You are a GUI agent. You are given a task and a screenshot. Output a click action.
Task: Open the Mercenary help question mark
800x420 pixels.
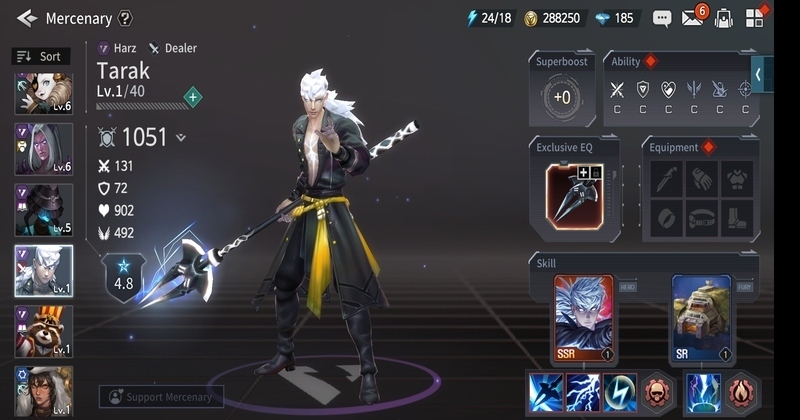[x=125, y=18]
